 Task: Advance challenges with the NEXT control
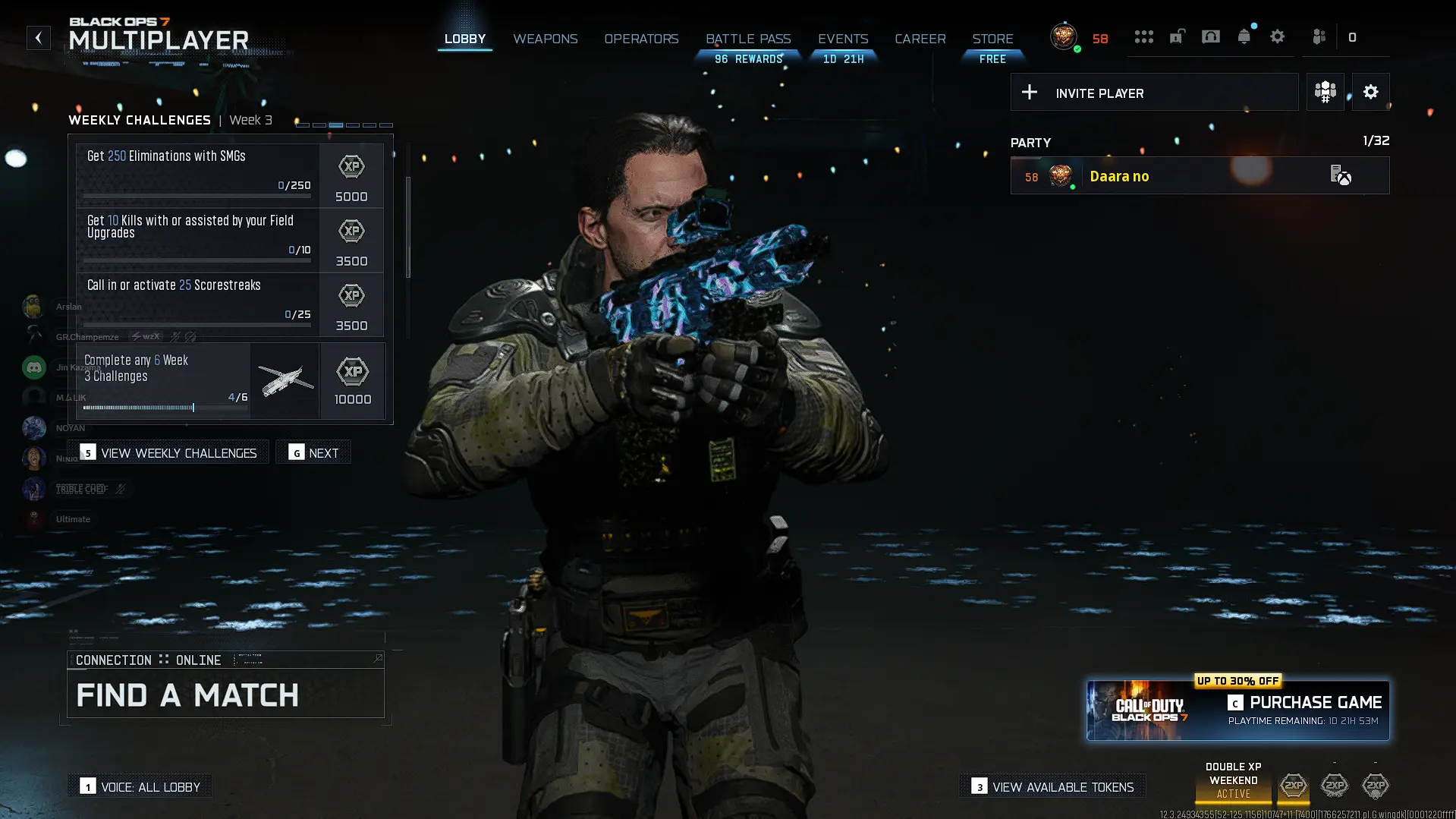(313, 452)
